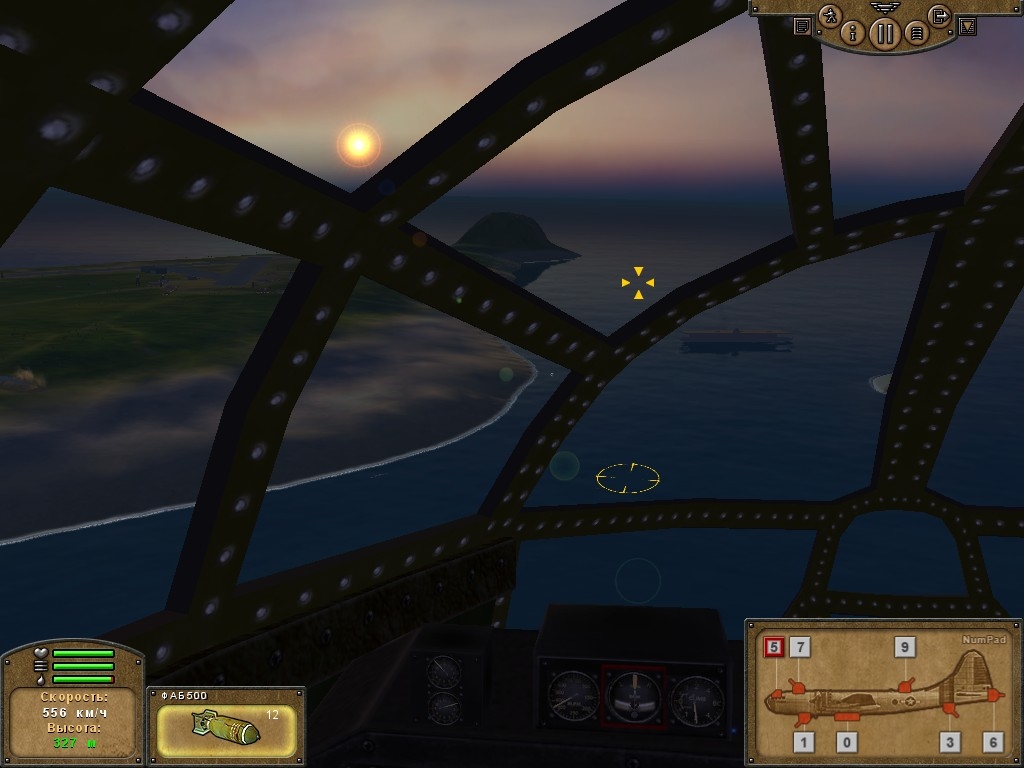Switch to tail gunner station 6
This screenshot has width=1024, height=768.
pyautogui.click(x=992, y=741)
